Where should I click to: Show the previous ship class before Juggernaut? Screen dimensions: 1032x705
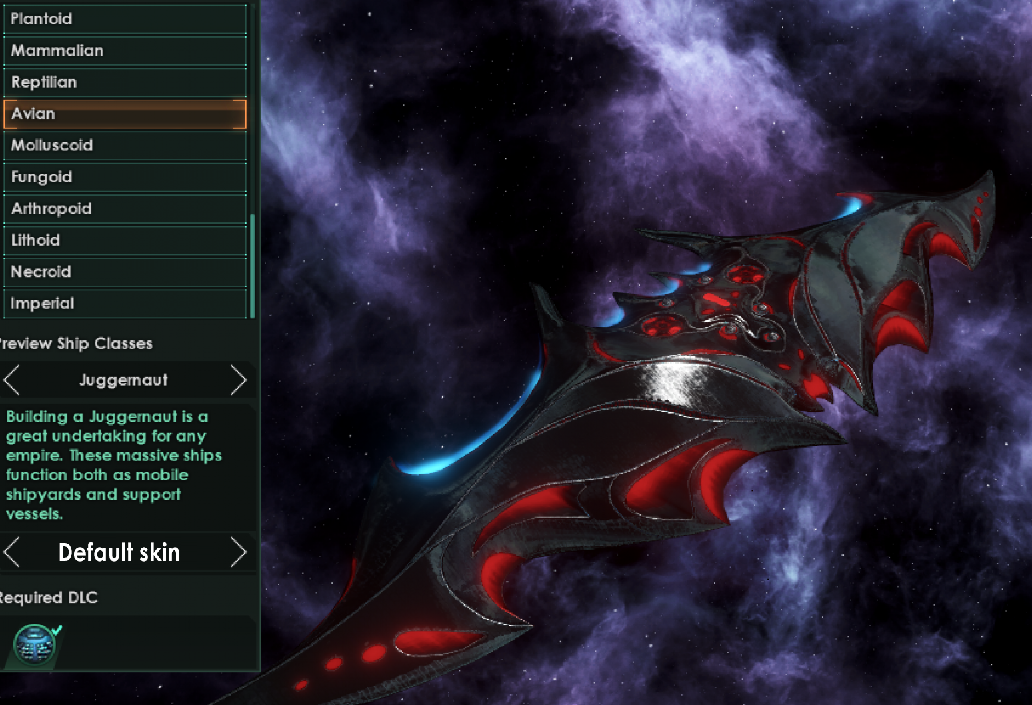[12, 380]
